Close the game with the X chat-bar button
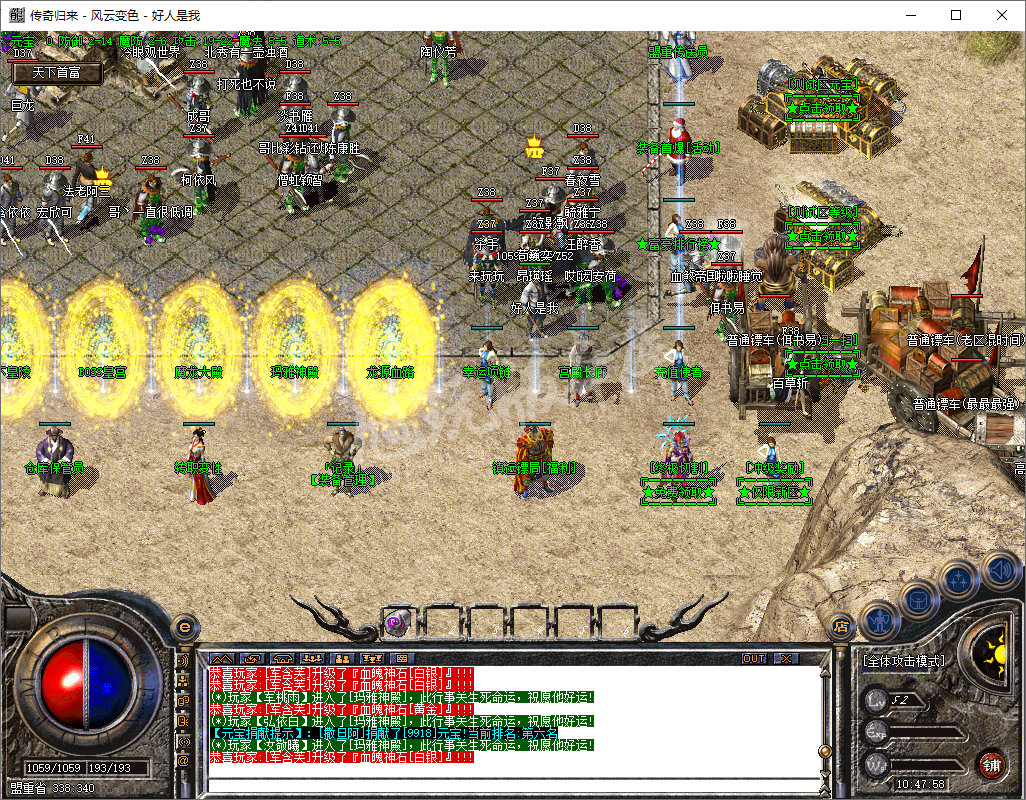1026x800 pixels. [786, 659]
